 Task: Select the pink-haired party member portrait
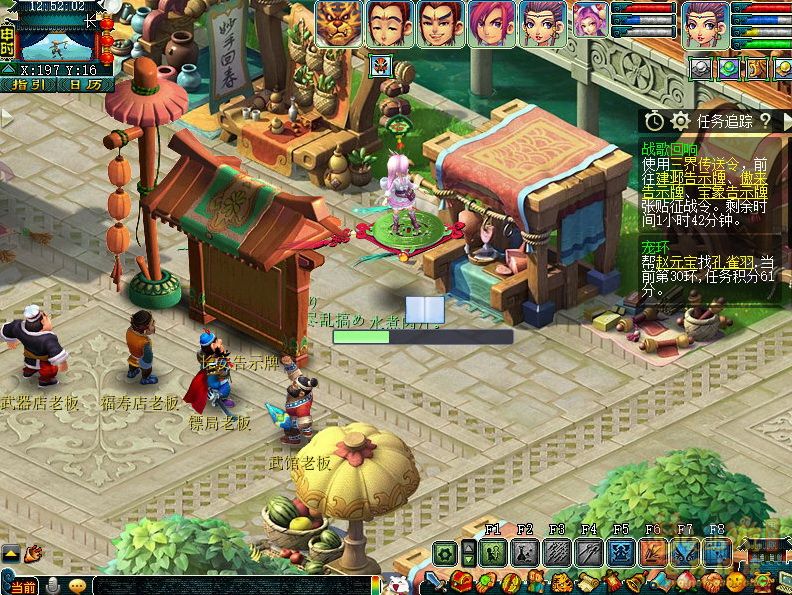click(x=491, y=24)
